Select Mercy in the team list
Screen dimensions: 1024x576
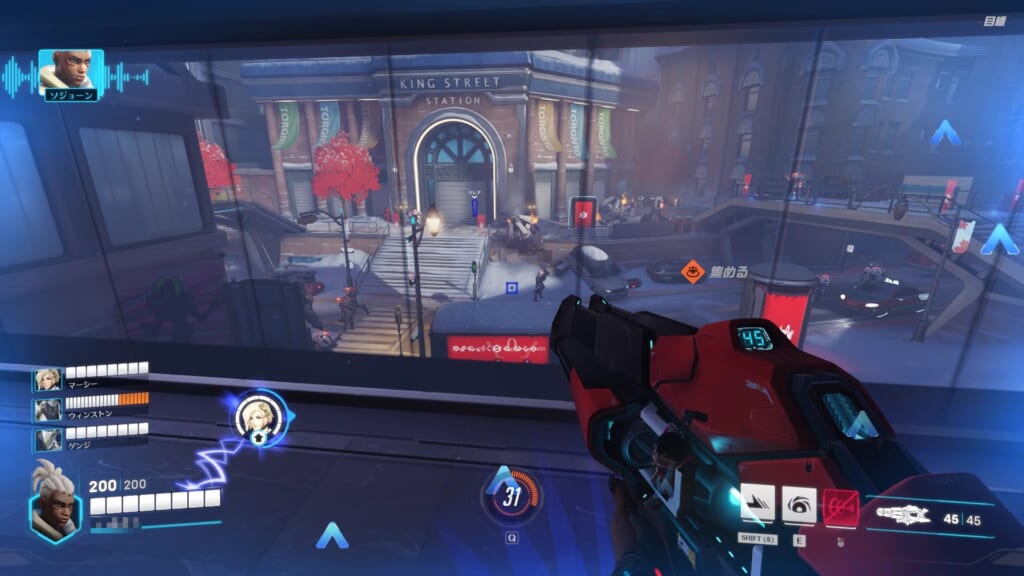[x=48, y=380]
